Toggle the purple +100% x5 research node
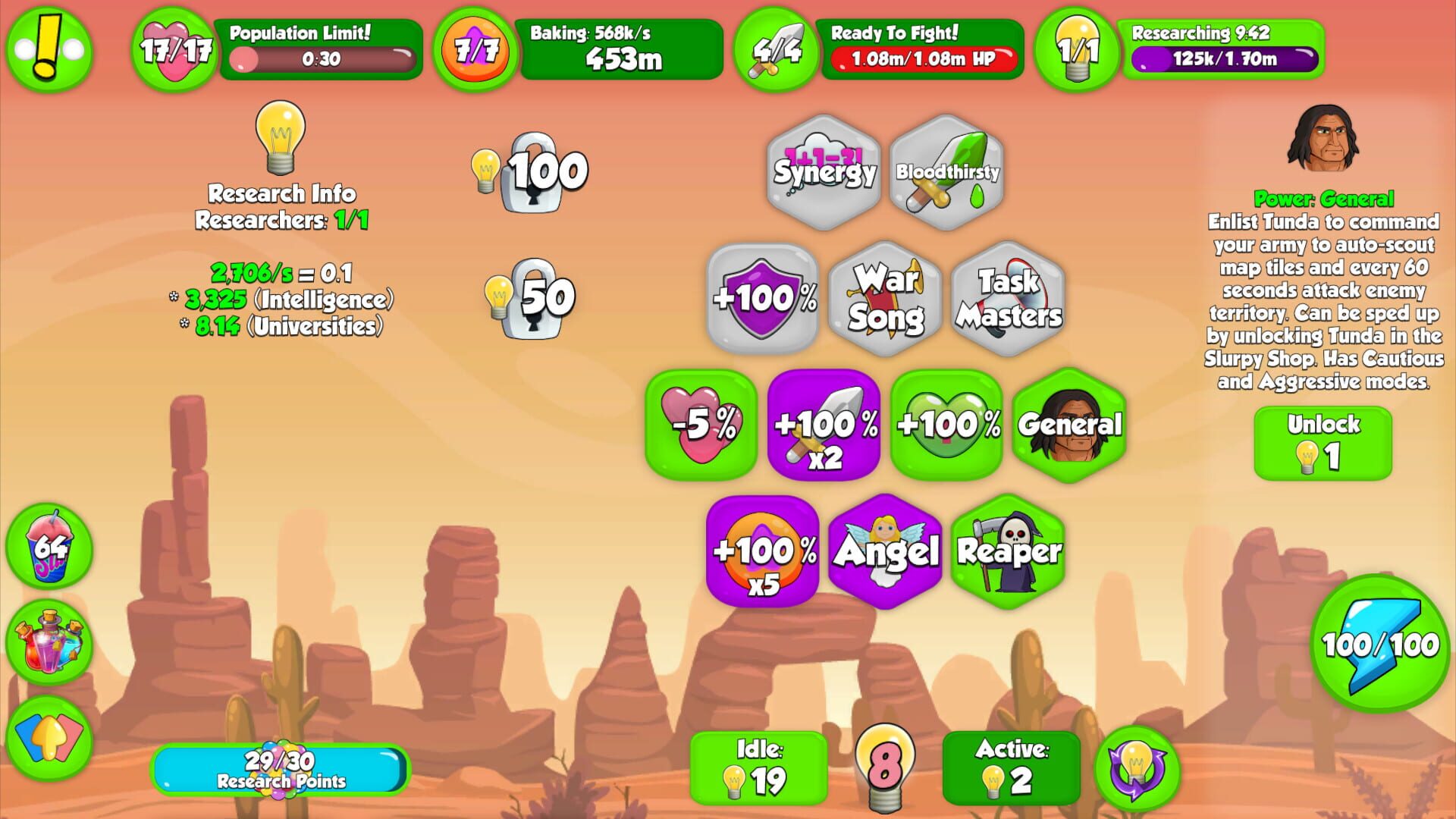 click(x=763, y=551)
